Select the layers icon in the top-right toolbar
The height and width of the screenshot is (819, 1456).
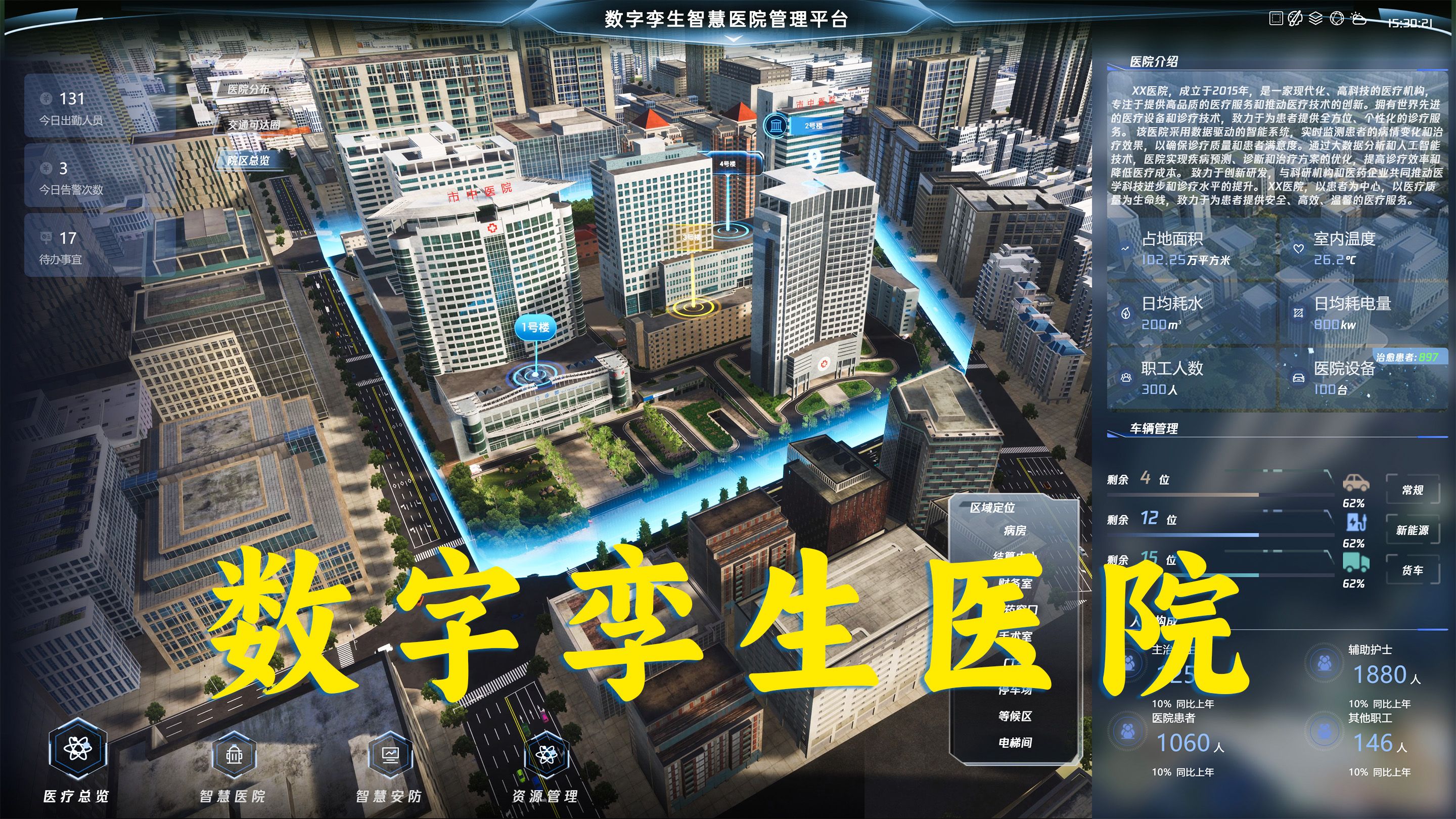pyautogui.click(x=1315, y=19)
